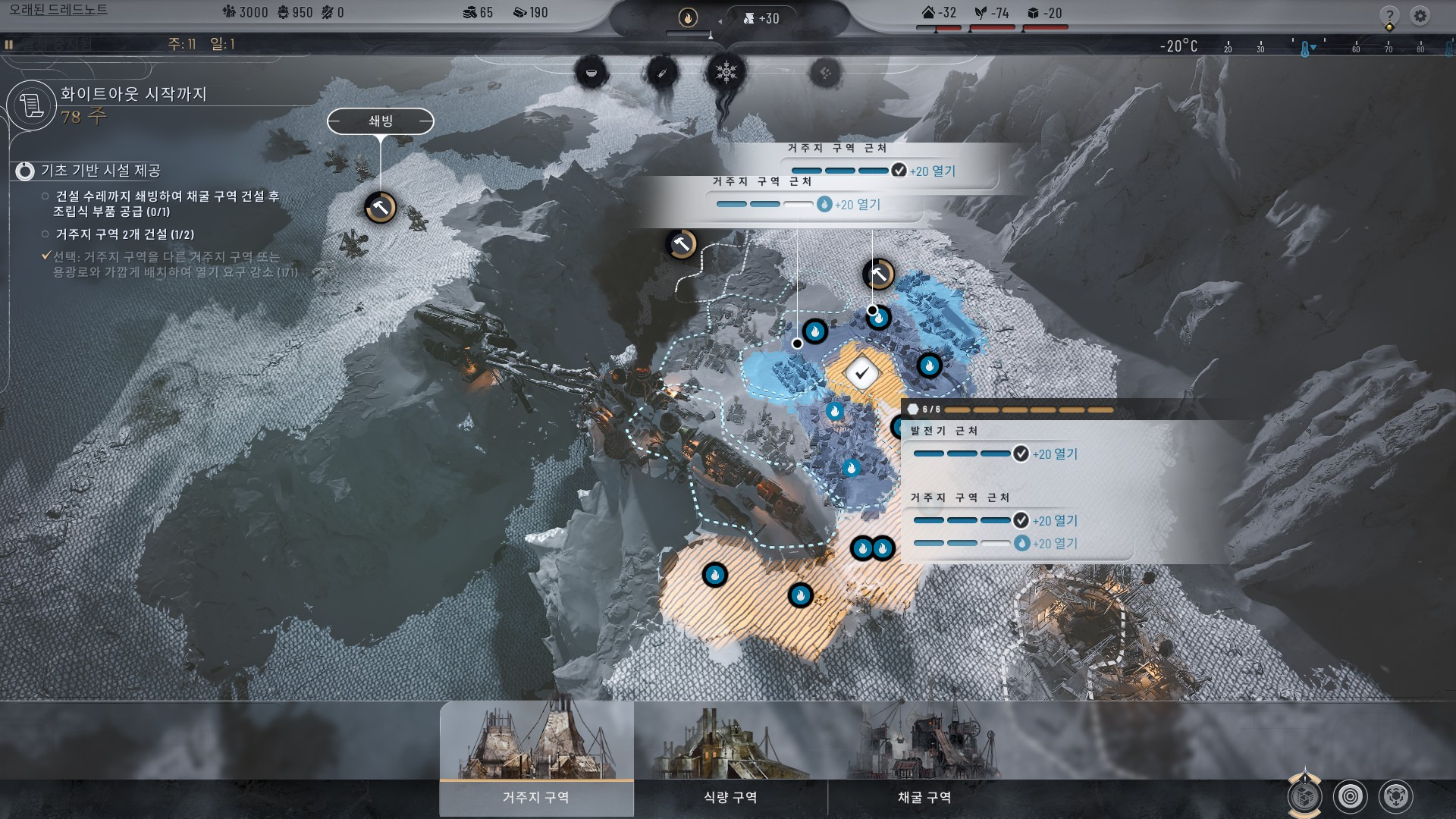Viewport: 1456px width, 819px height.
Task: Toggle the pause button
Action: pos(9,45)
